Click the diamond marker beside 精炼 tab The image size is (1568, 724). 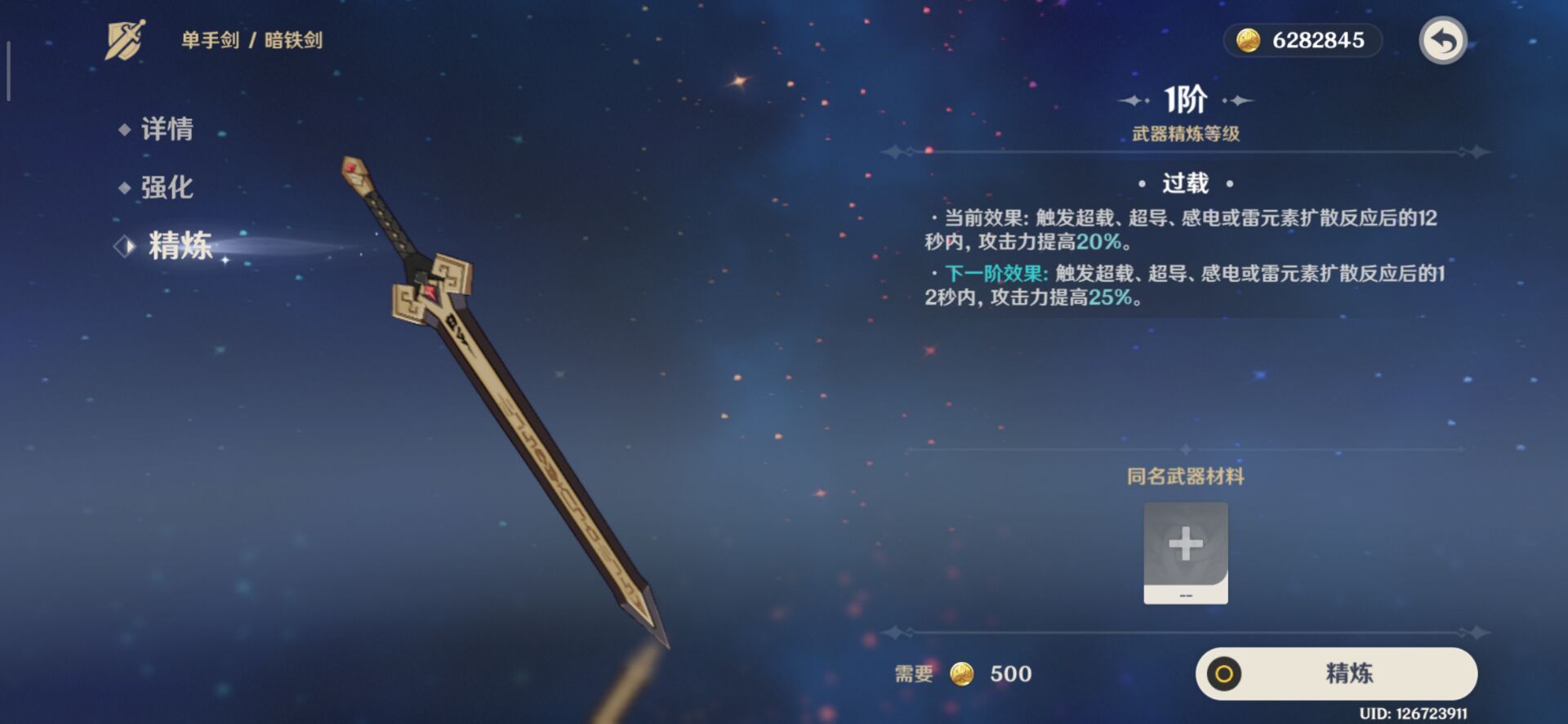pos(122,245)
